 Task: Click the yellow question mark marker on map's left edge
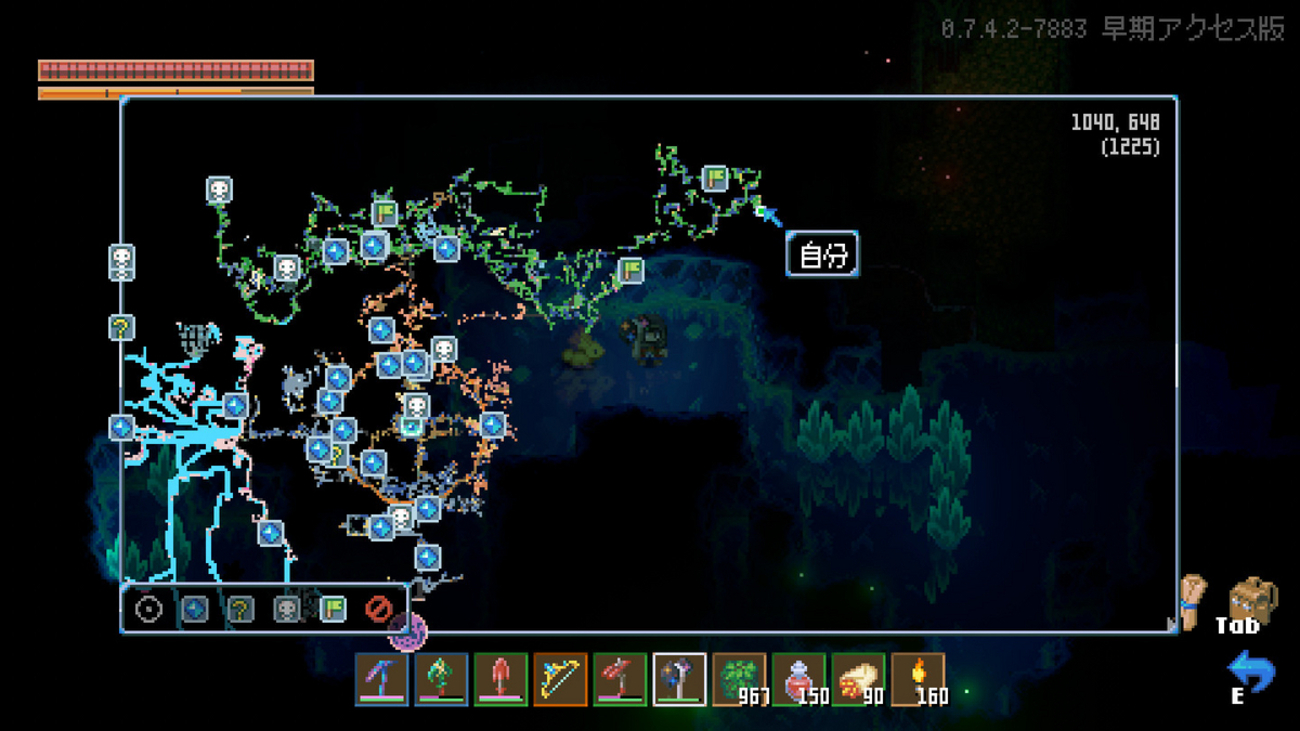click(x=122, y=327)
